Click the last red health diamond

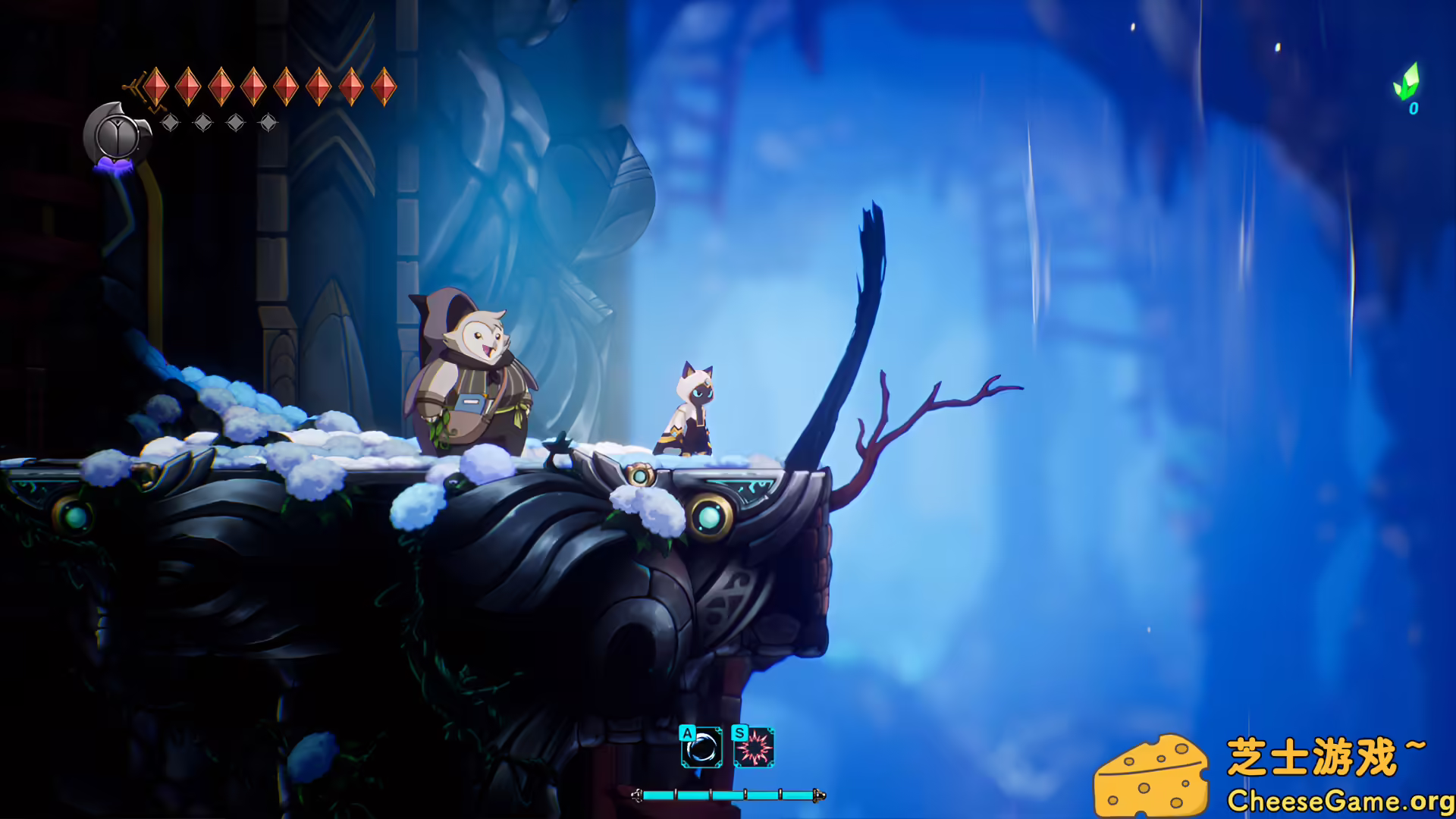tap(384, 86)
